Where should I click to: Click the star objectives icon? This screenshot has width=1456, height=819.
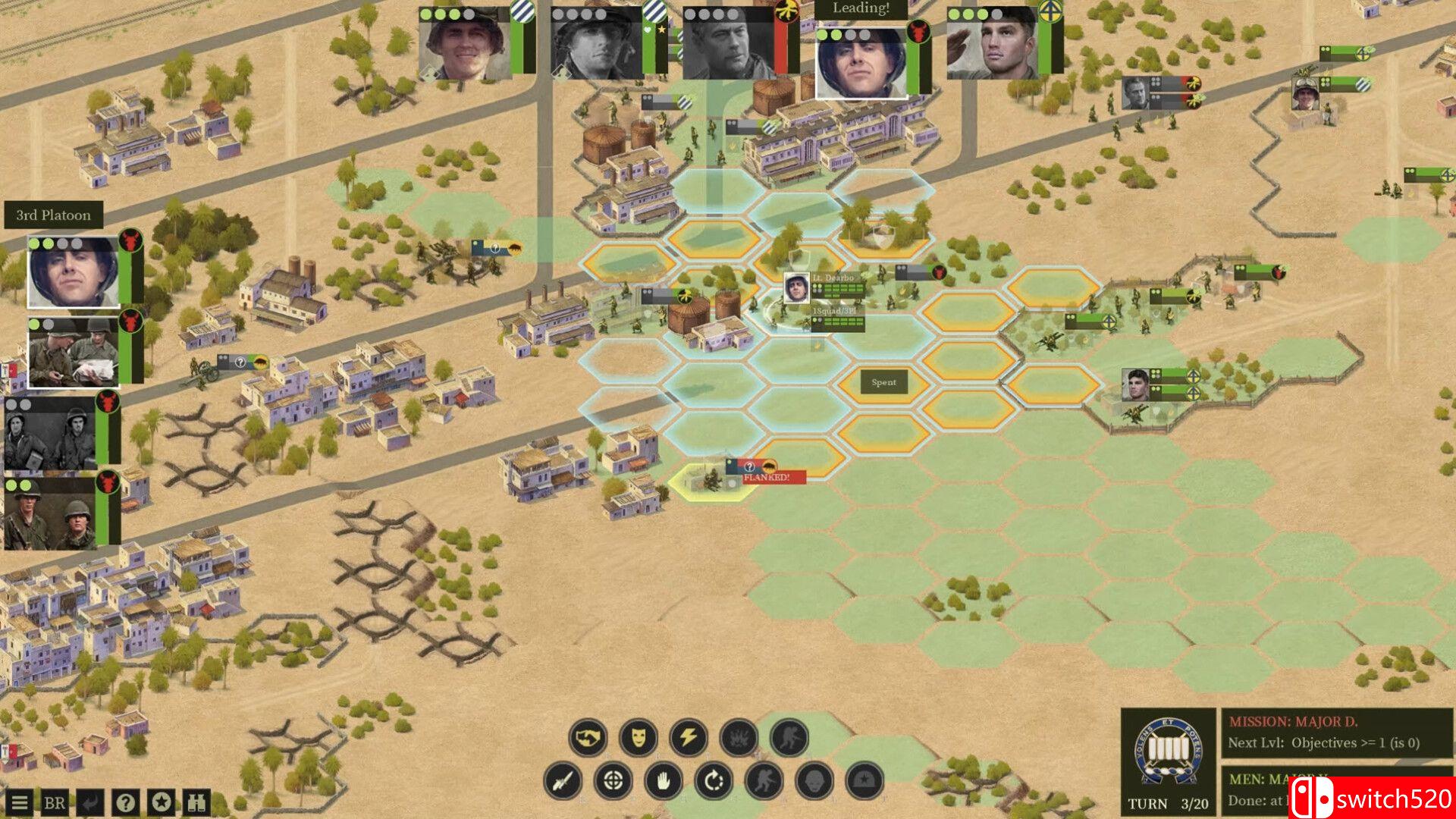[x=160, y=802]
